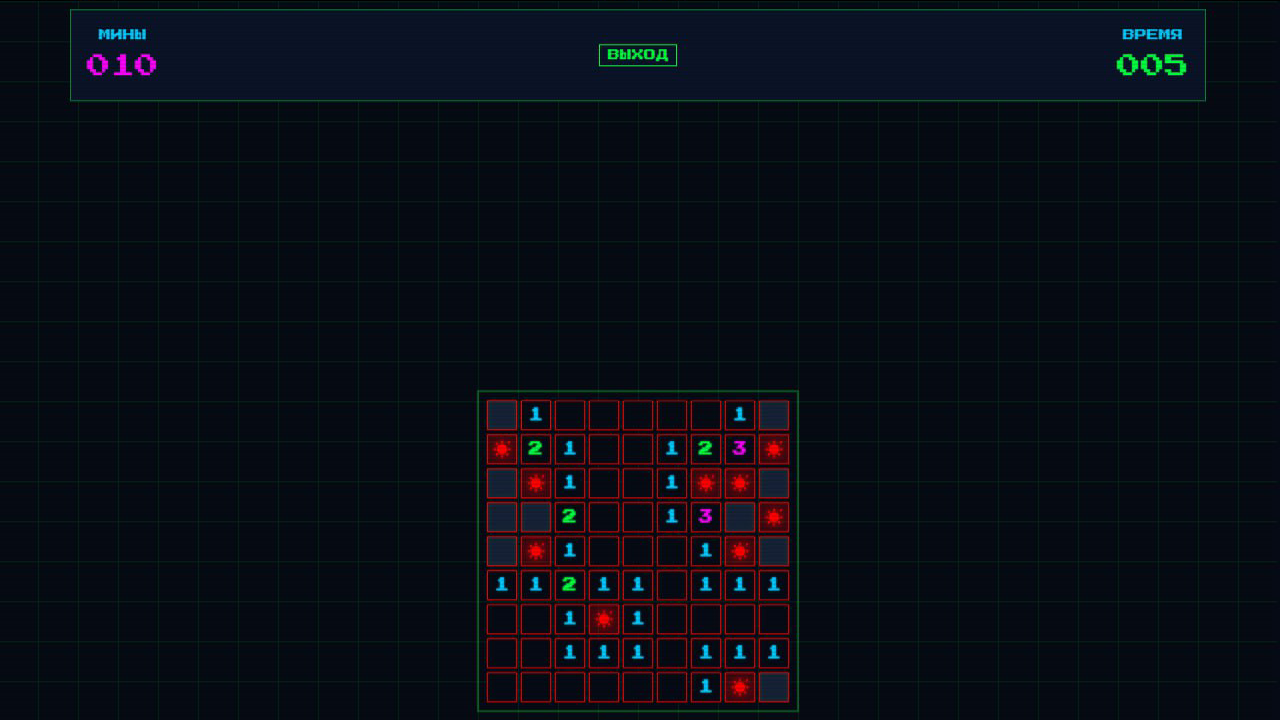Click the green 2 in row four
The width and height of the screenshot is (1280, 720).
569,517
